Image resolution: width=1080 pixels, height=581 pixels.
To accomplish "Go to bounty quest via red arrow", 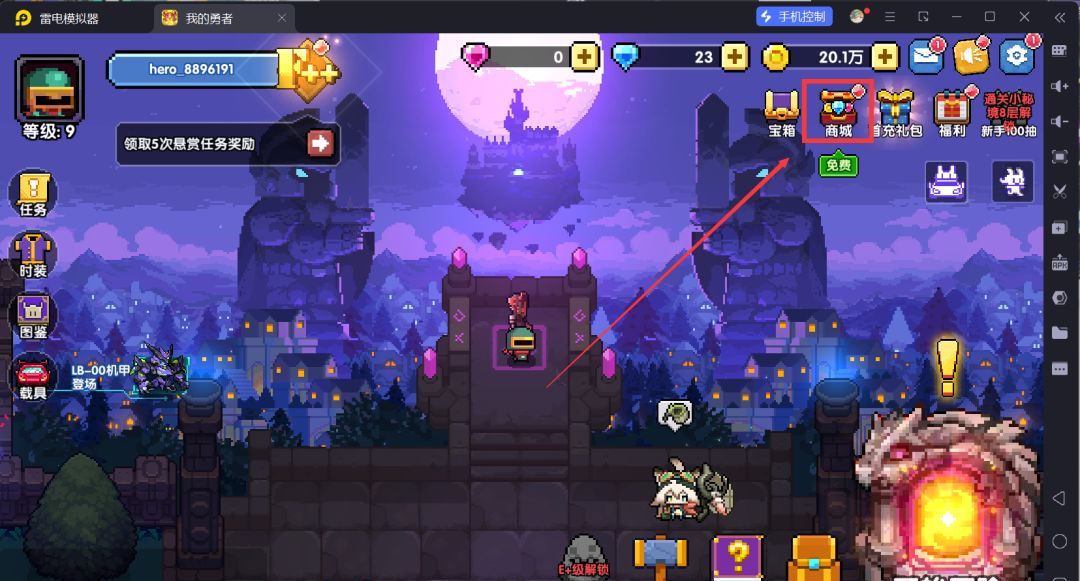I will tap(320, 143).
